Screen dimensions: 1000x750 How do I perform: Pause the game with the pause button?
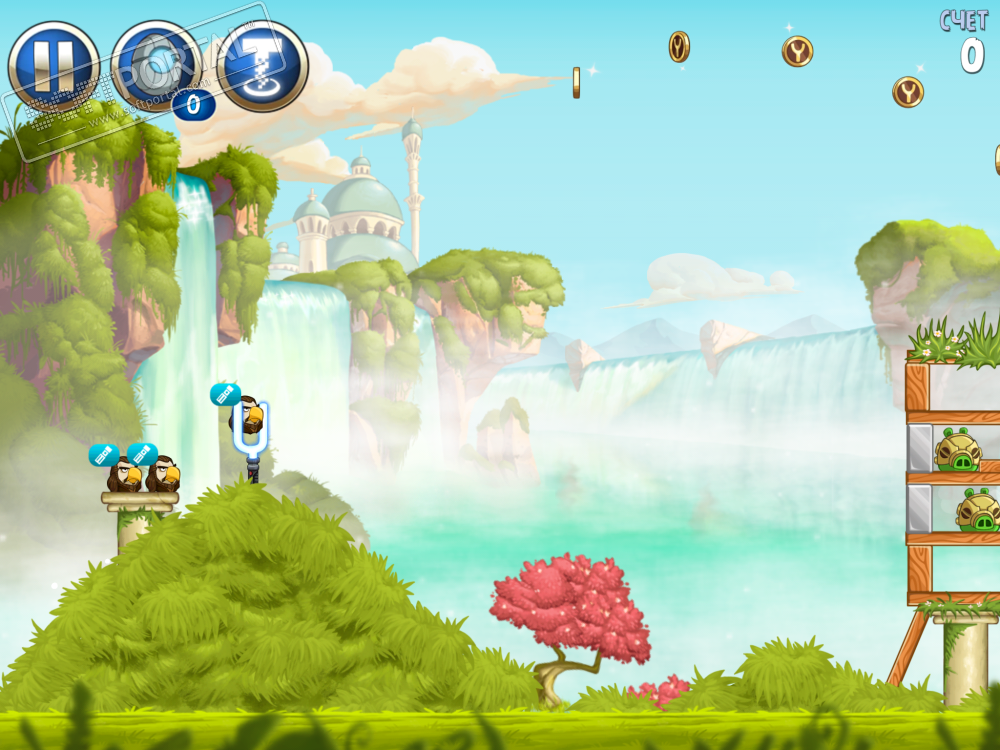(x=53, y=66)
